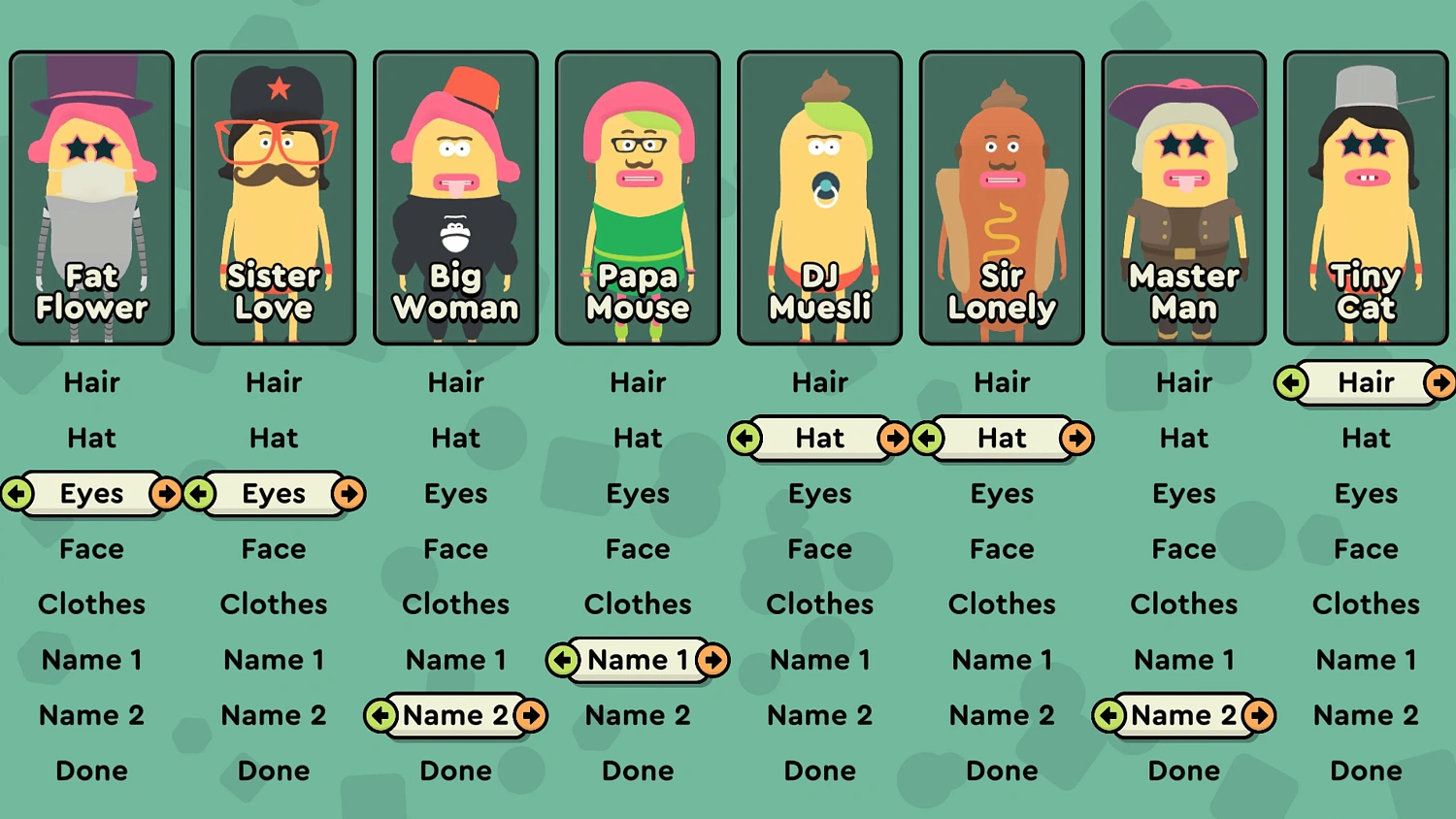This screenshot has height=819, width=1456.
Task: Click right arrow on Sir Lonely's Hat selector
Action: pyautogui.click(x=1077, y=439)
